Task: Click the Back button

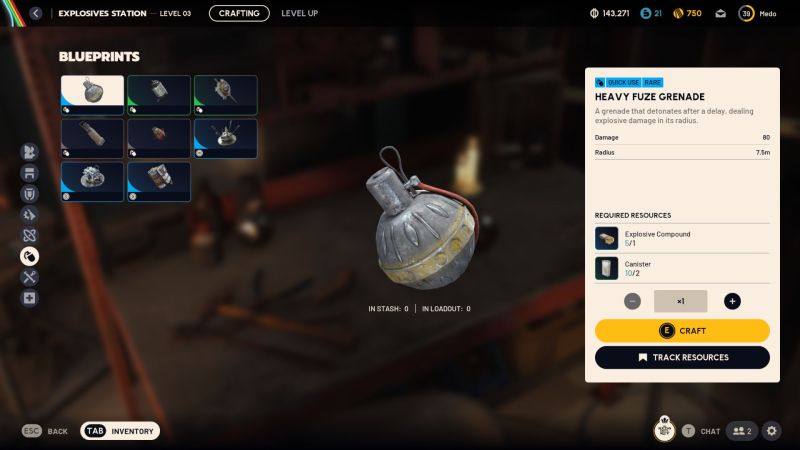Action: click(45, 431)
